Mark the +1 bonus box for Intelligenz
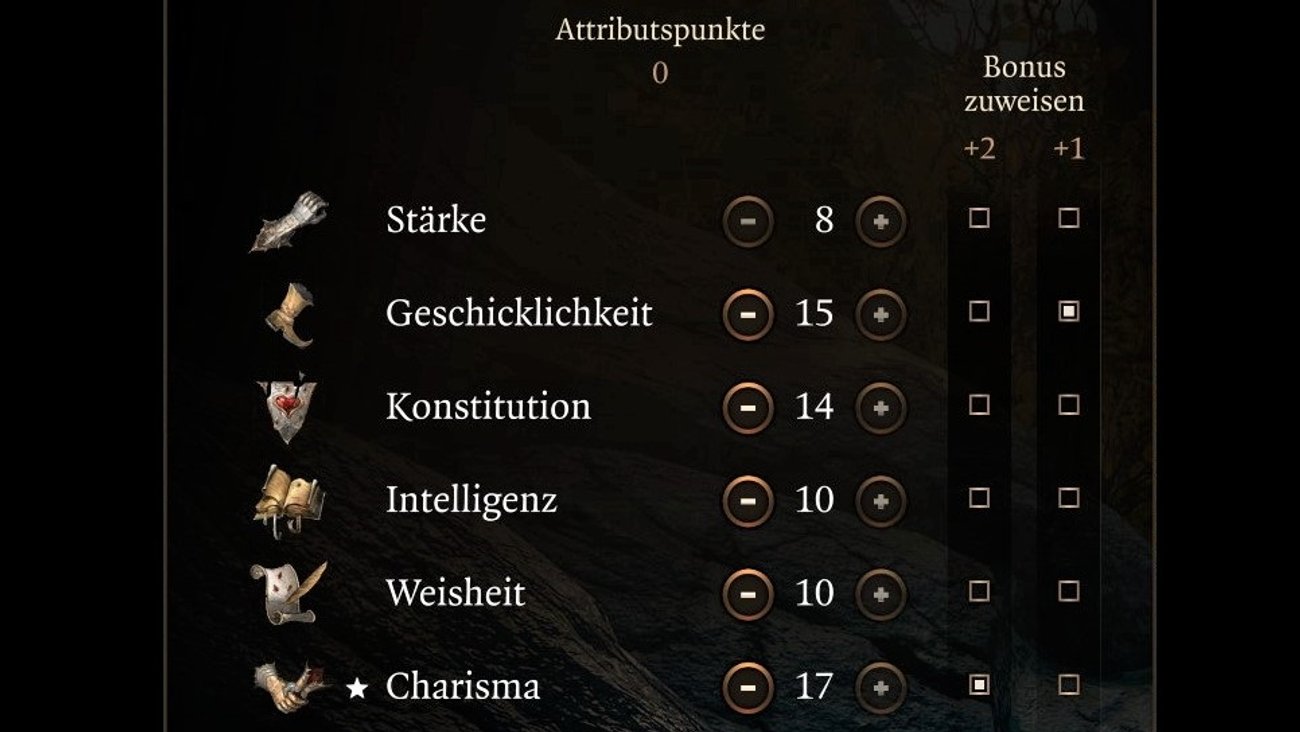The image size is (1300, 732). coord(1068,498)
